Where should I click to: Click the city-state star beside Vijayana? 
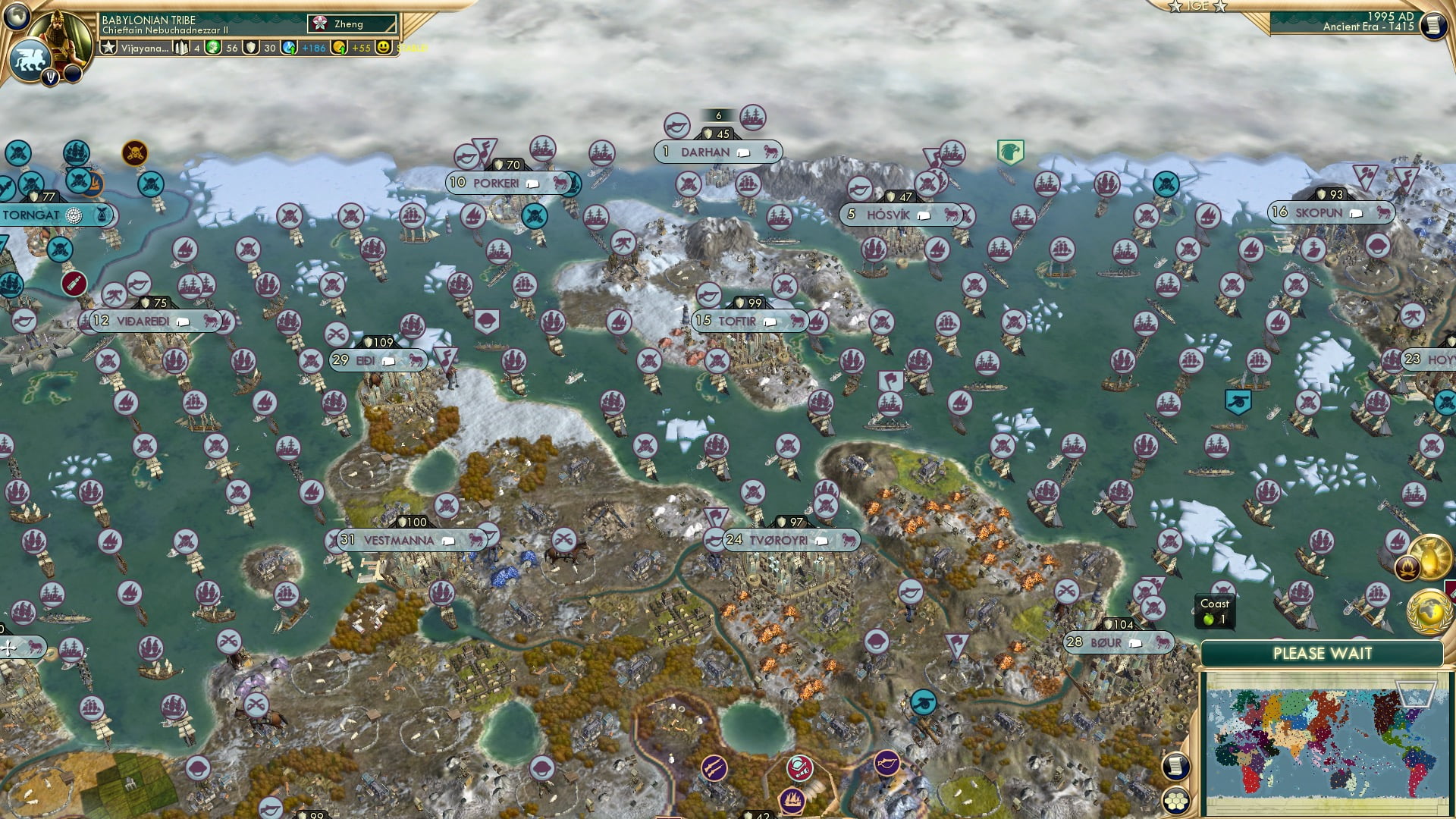[x=109, y=48]
